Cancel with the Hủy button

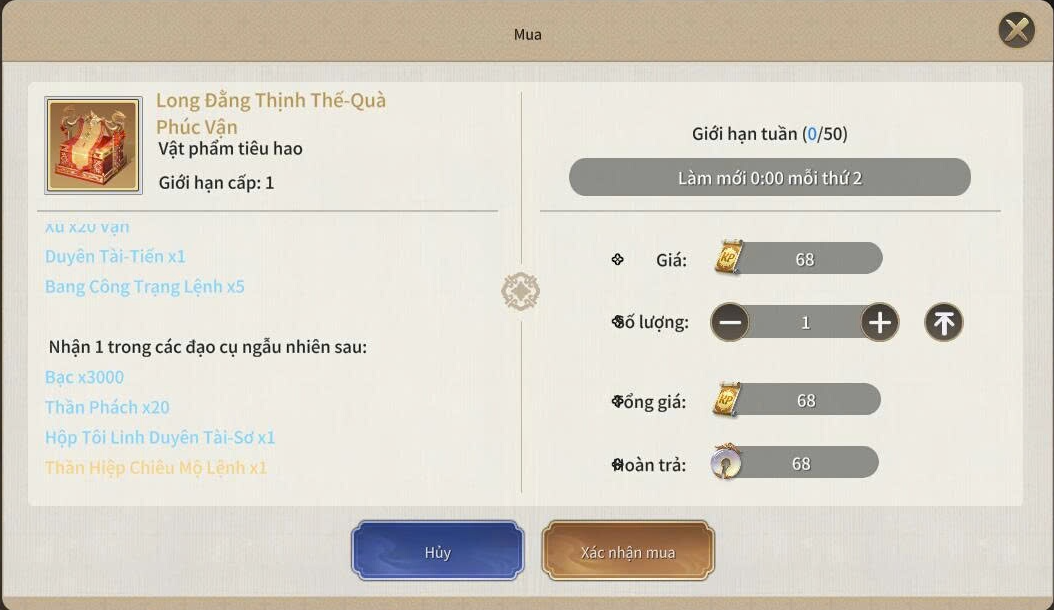[x=437, y=551]
